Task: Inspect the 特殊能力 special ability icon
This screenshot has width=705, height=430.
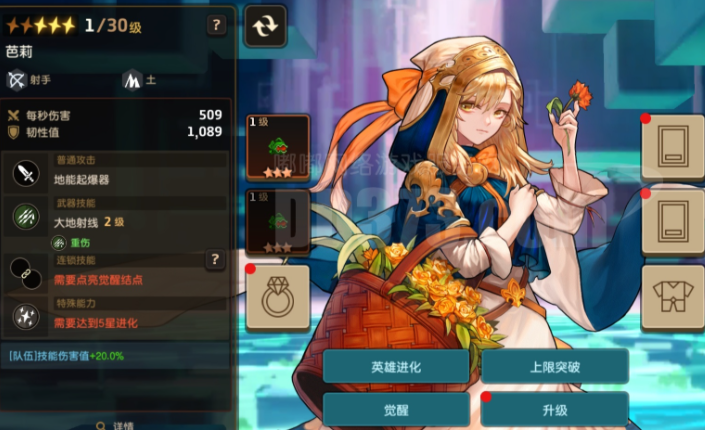Action: tap(25, 316)
